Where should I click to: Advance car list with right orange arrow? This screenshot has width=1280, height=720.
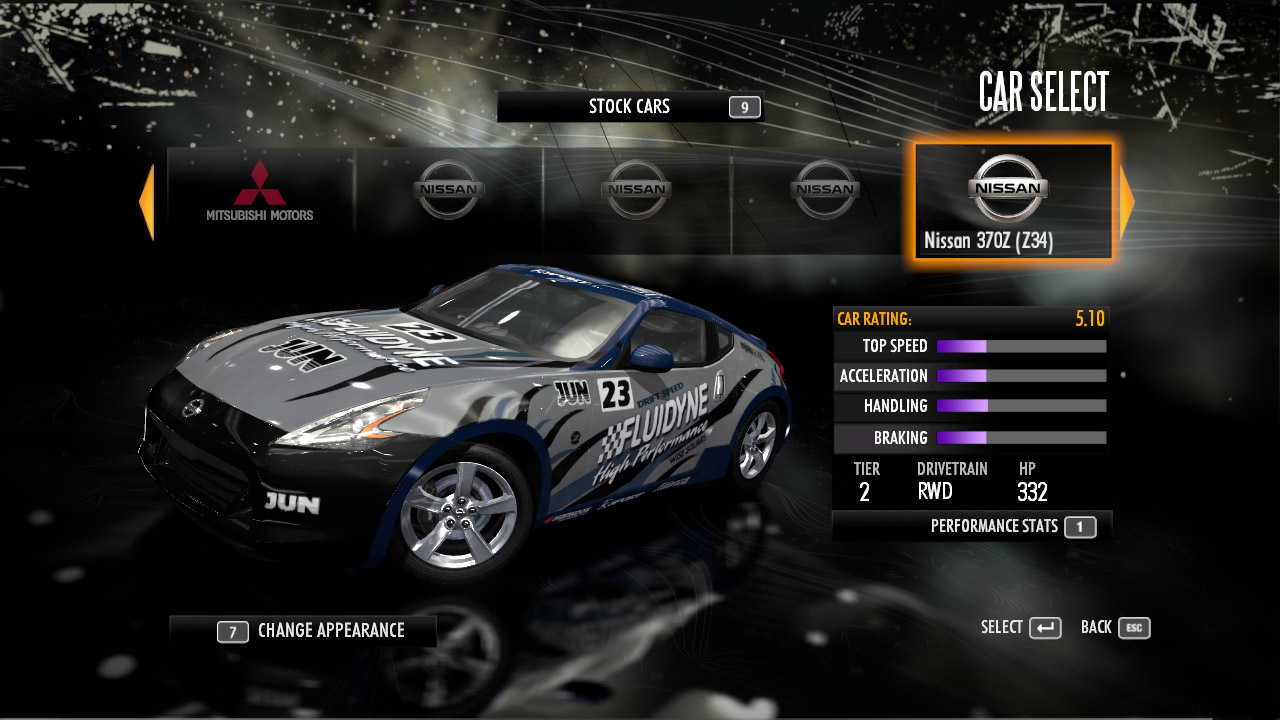[1127, 203]
